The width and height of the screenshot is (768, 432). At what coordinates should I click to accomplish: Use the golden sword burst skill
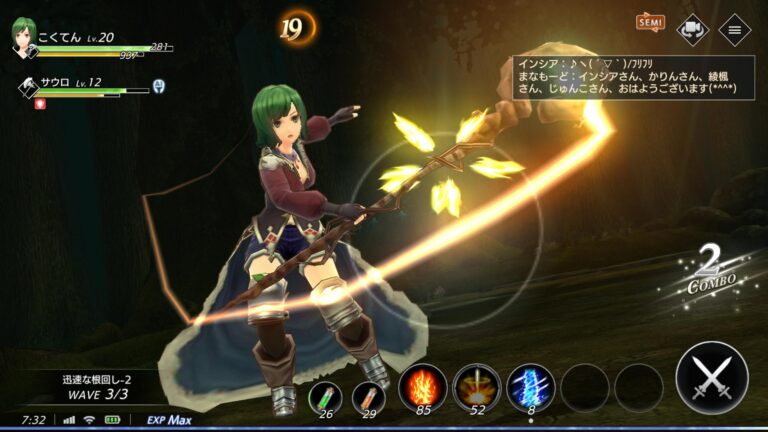pyautogui.click(x=476, y=386)
